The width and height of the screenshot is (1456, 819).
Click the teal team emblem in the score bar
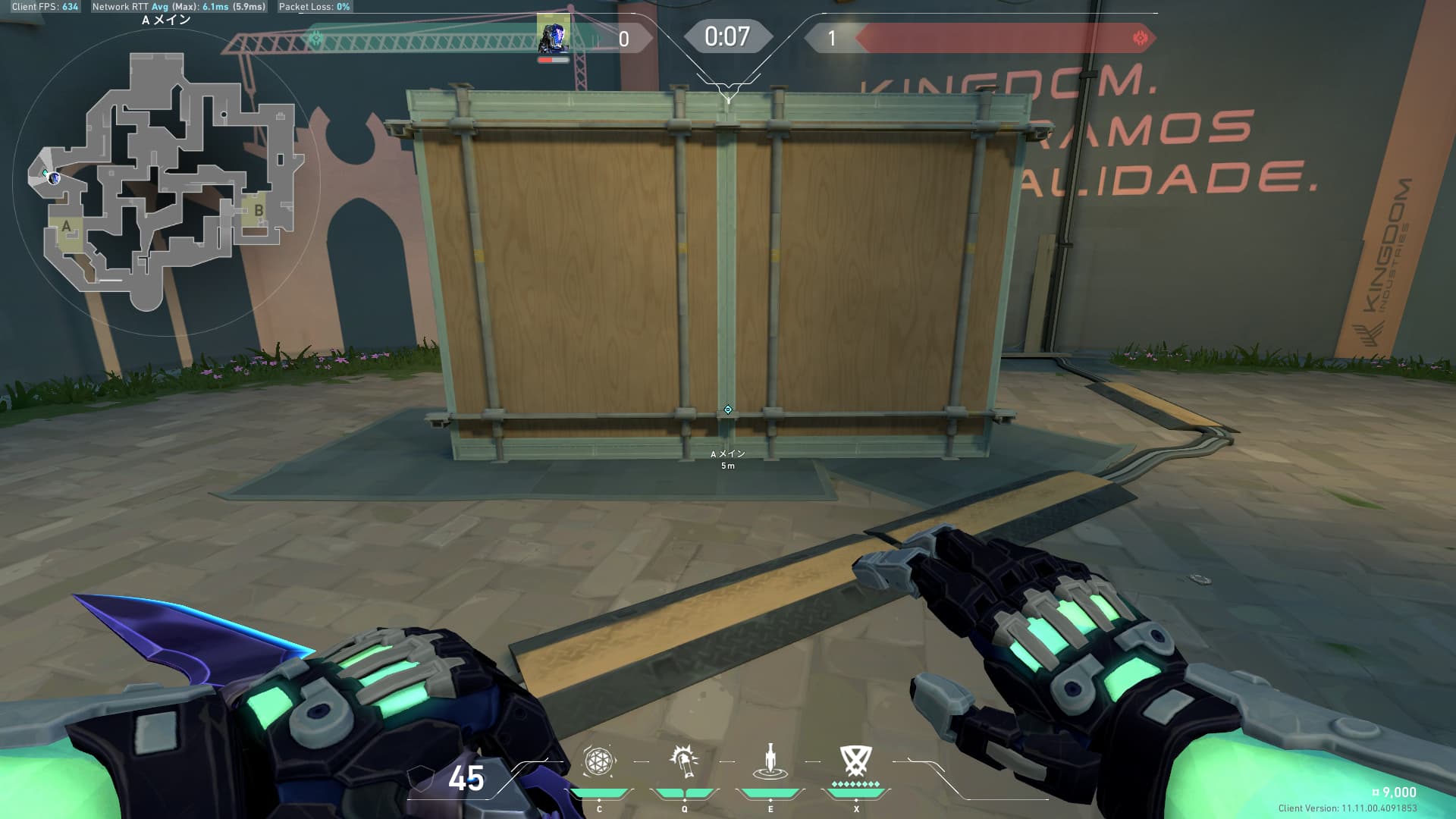(x=316, y=38)
